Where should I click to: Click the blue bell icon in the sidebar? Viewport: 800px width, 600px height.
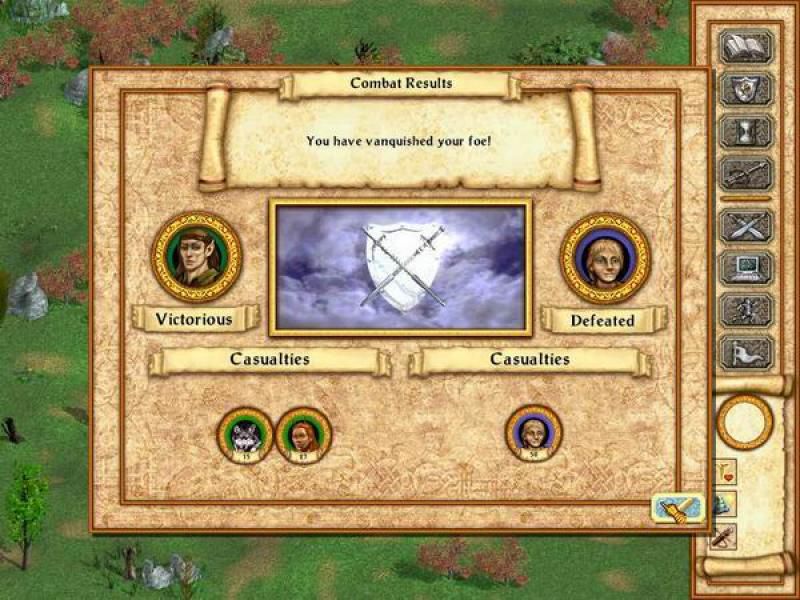tap(723, 503)
